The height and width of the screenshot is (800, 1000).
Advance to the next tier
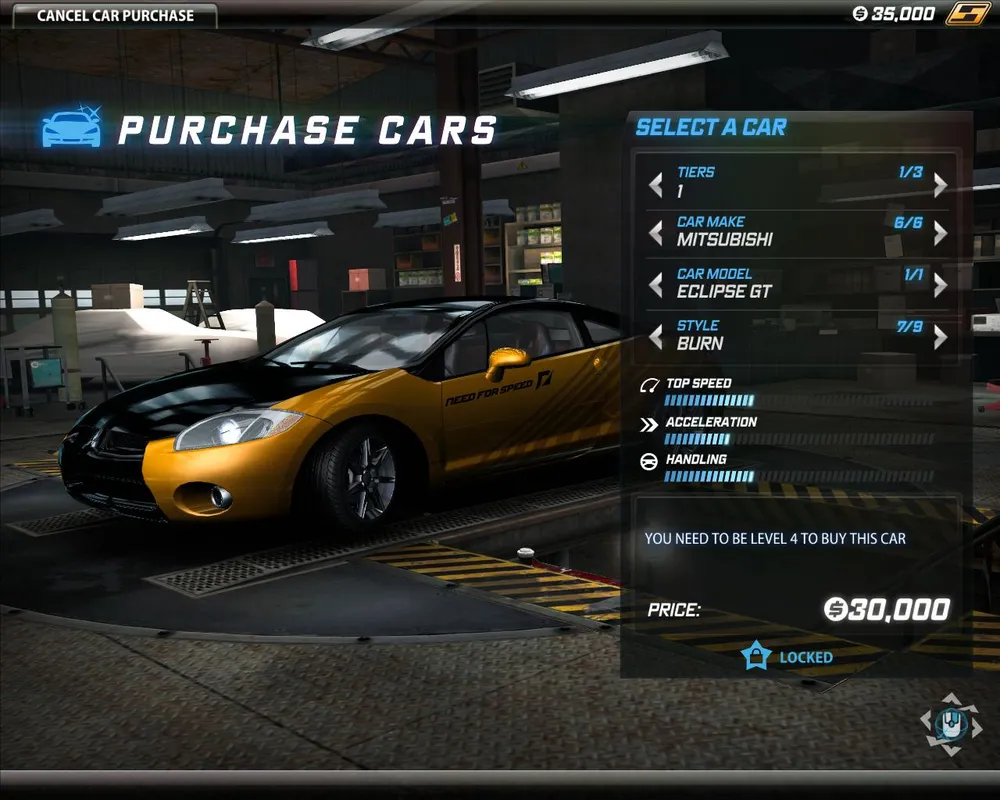point(940,184)
